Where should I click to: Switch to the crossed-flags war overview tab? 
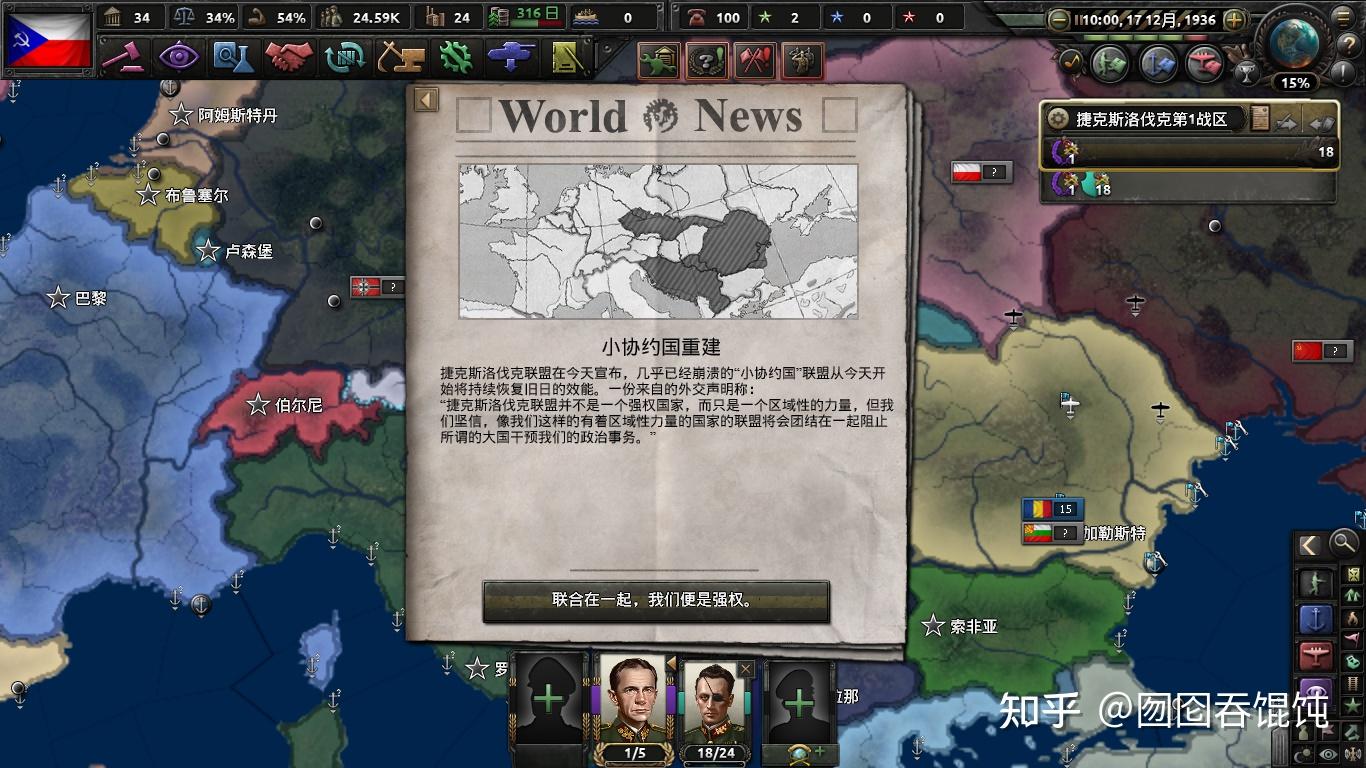(756, 61)
